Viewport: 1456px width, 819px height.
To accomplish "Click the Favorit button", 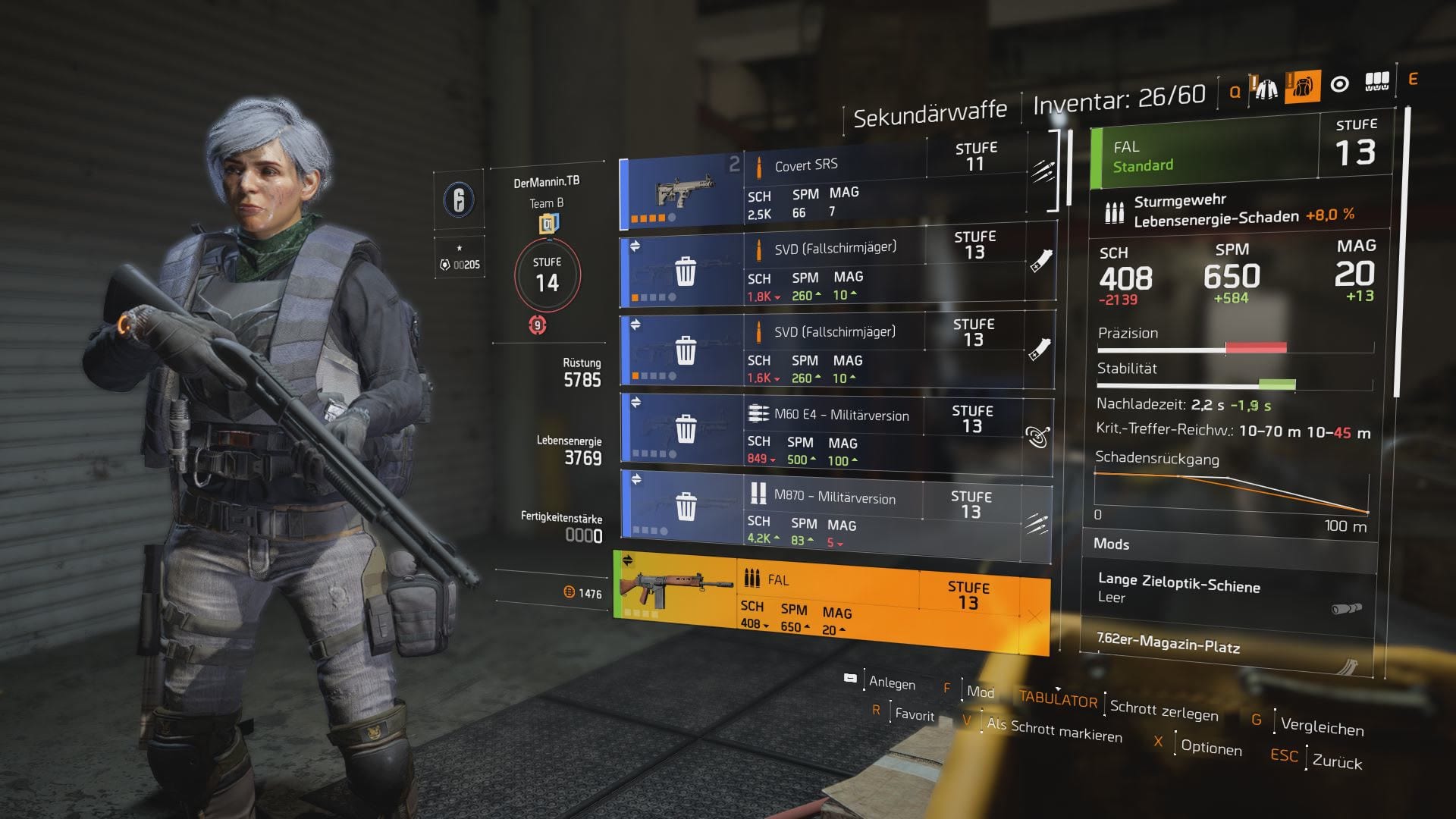I will pos(915,714).
